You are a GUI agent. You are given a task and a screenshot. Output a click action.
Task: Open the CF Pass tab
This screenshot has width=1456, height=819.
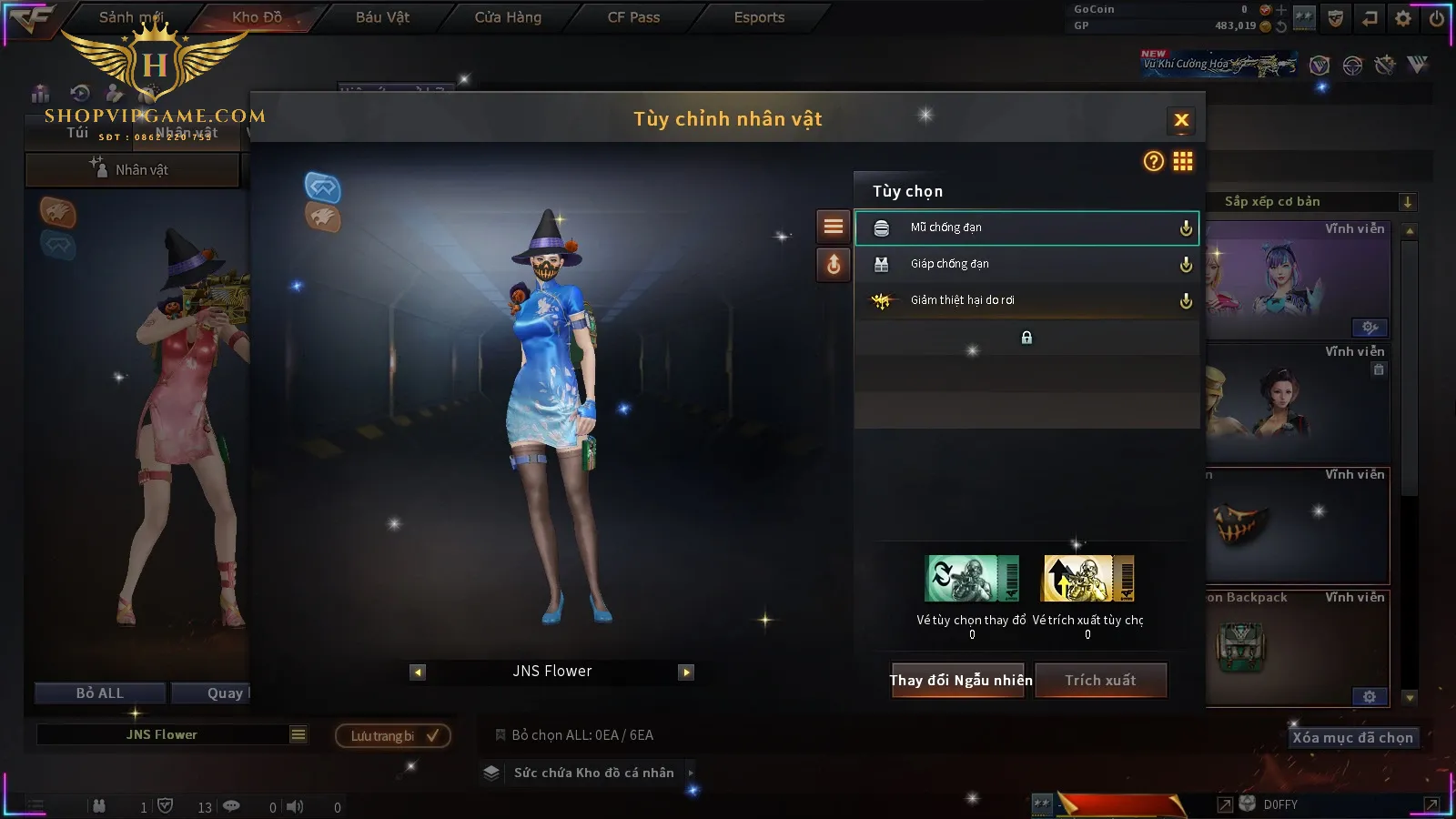click(x=633, y=17)
